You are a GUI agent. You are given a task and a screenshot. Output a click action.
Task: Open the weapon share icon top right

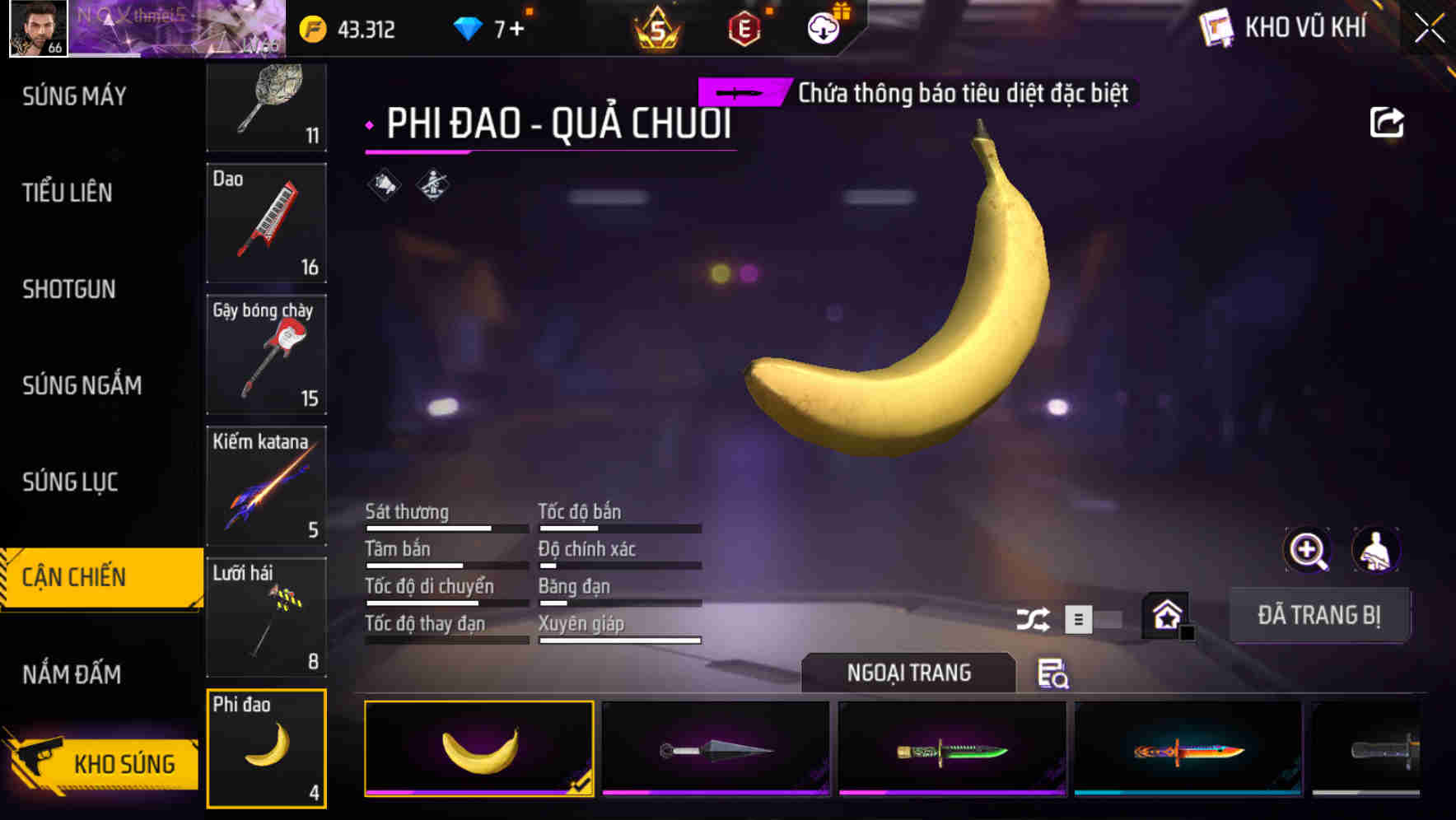pos(1388,121)
